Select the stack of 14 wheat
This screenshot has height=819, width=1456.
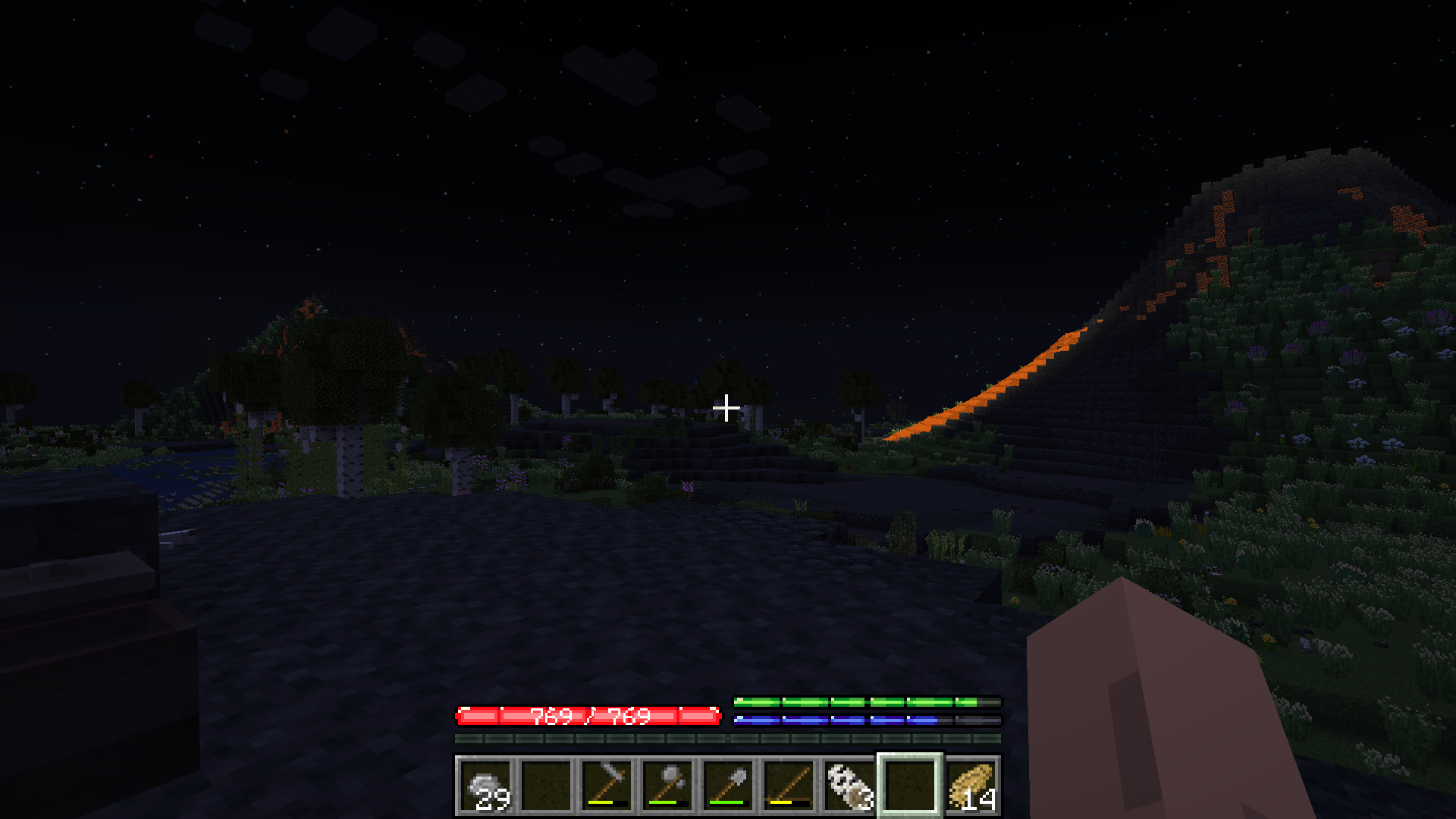click(x=971, y=786)
